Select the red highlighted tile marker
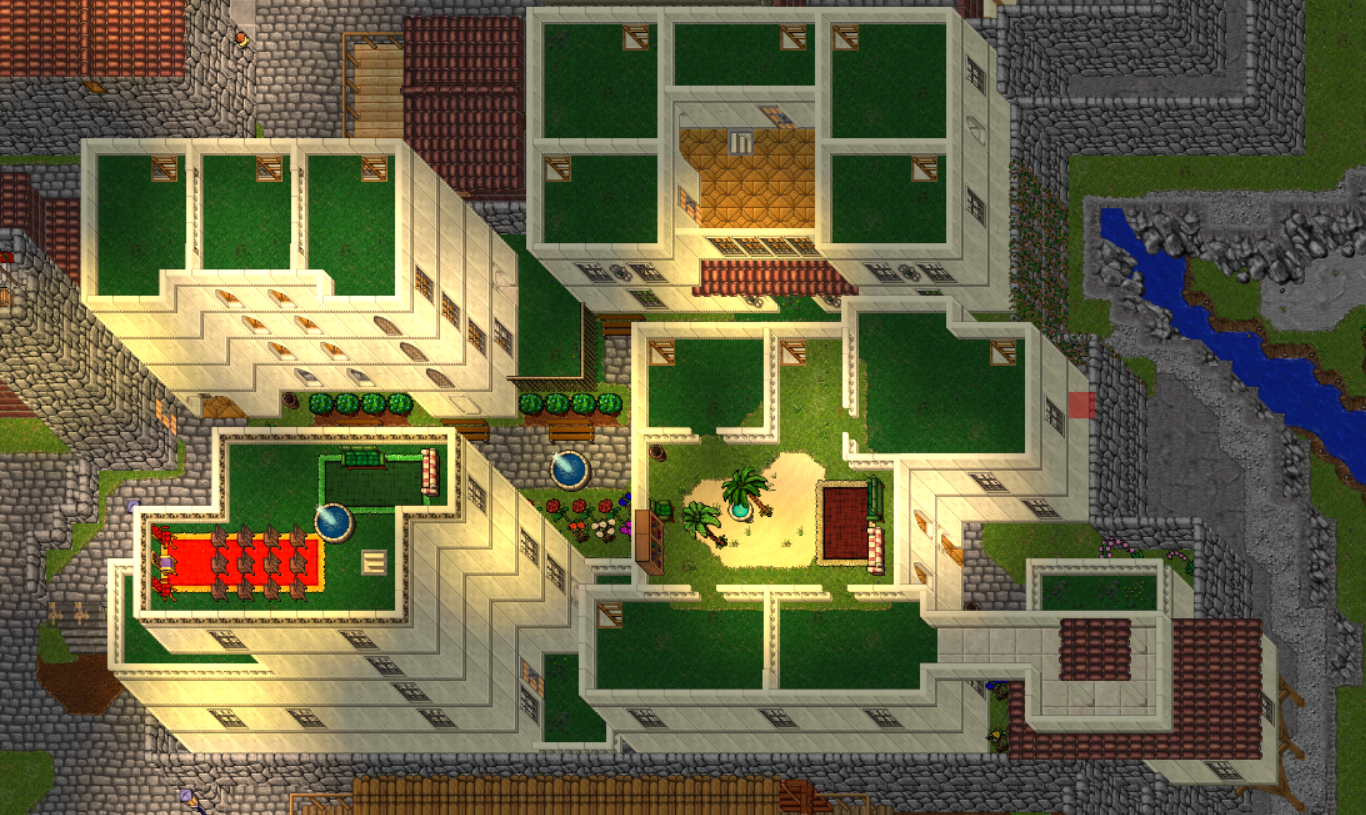The height and width of the screenshot is (815, 1366). coord(1081,405)
